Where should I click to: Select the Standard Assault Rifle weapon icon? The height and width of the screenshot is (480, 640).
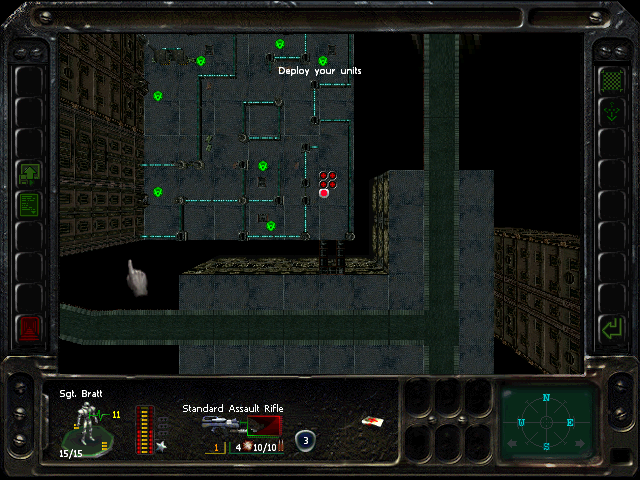point(240,425)
